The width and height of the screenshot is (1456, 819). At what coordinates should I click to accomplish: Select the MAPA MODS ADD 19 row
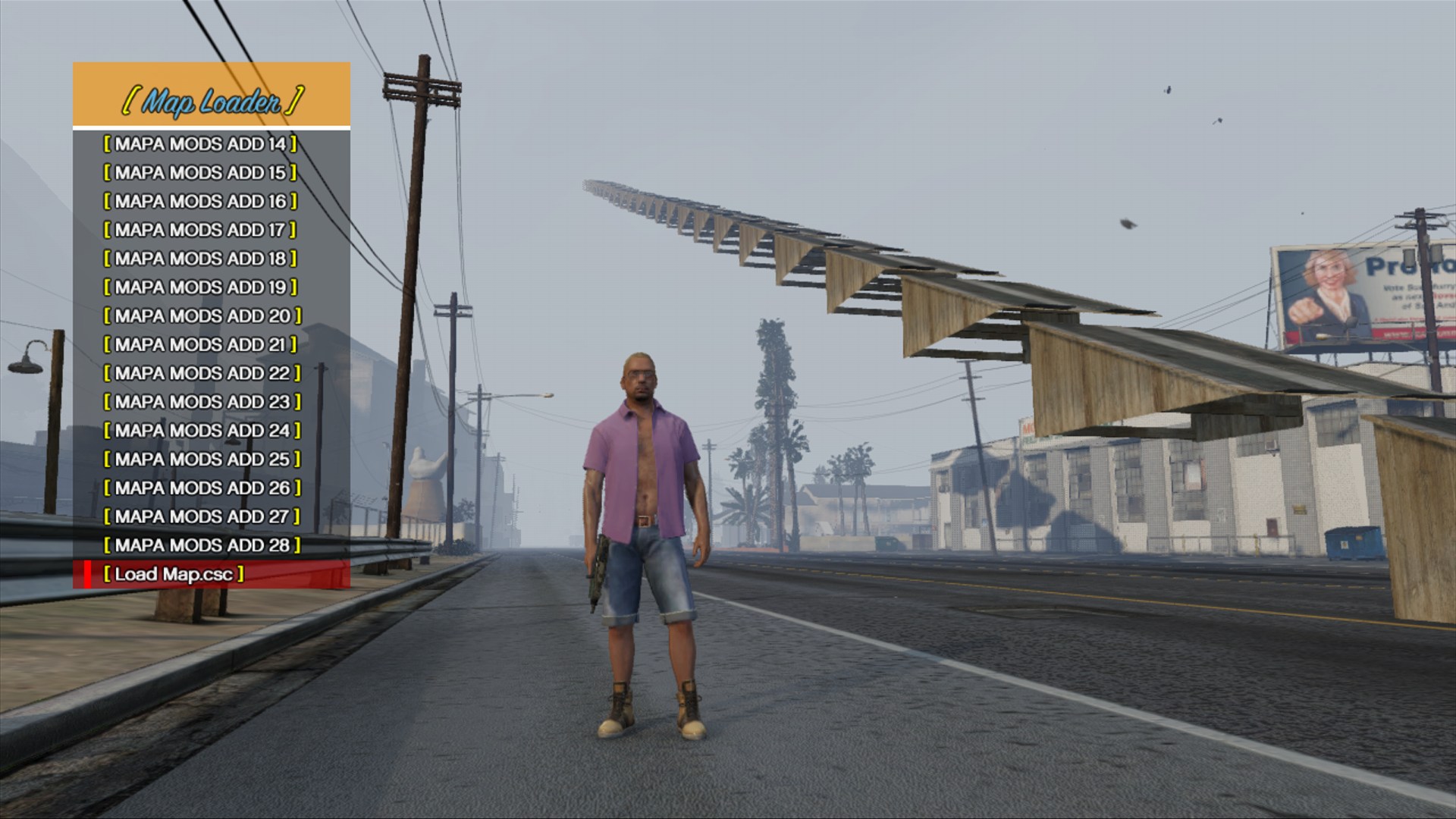pos(200,287)
